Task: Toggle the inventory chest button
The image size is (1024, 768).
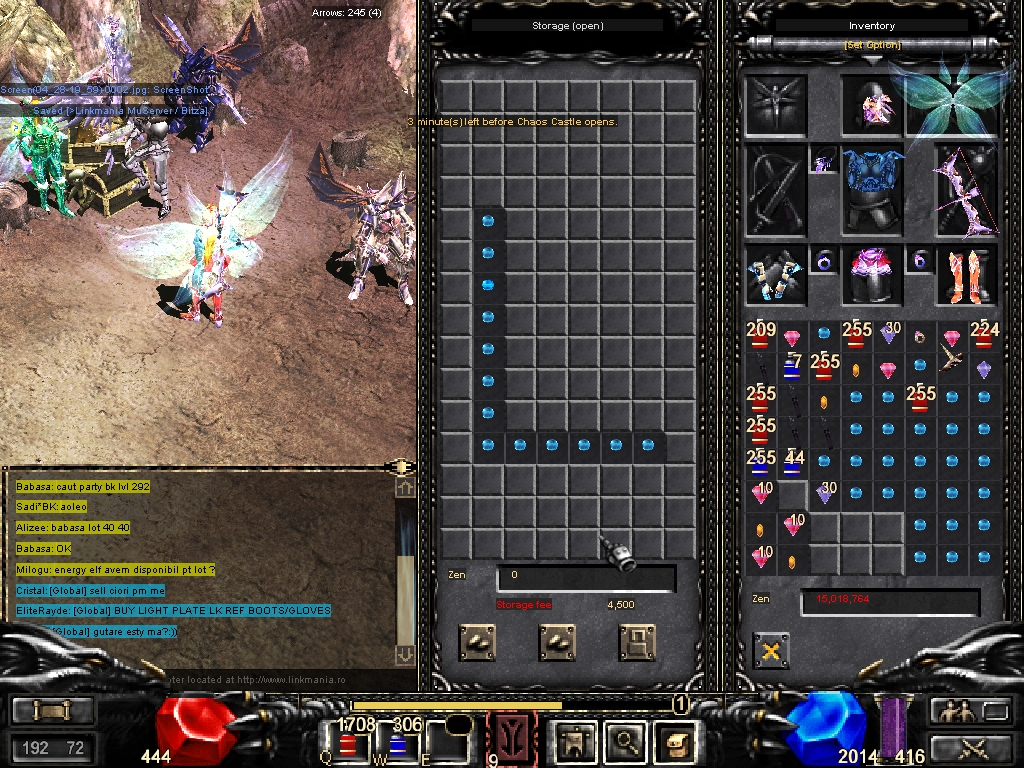Action: pyautogui.click(x=675, y=741)
